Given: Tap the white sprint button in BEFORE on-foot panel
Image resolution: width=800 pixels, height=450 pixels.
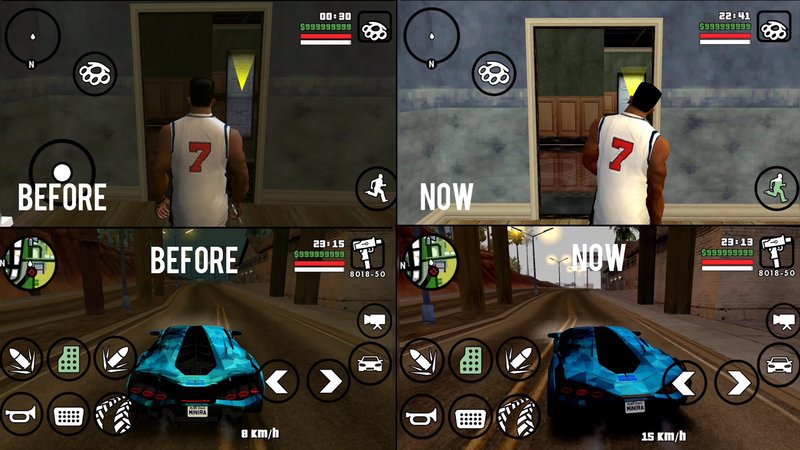Looking at the screenshot, I should (x=376, y=187).
